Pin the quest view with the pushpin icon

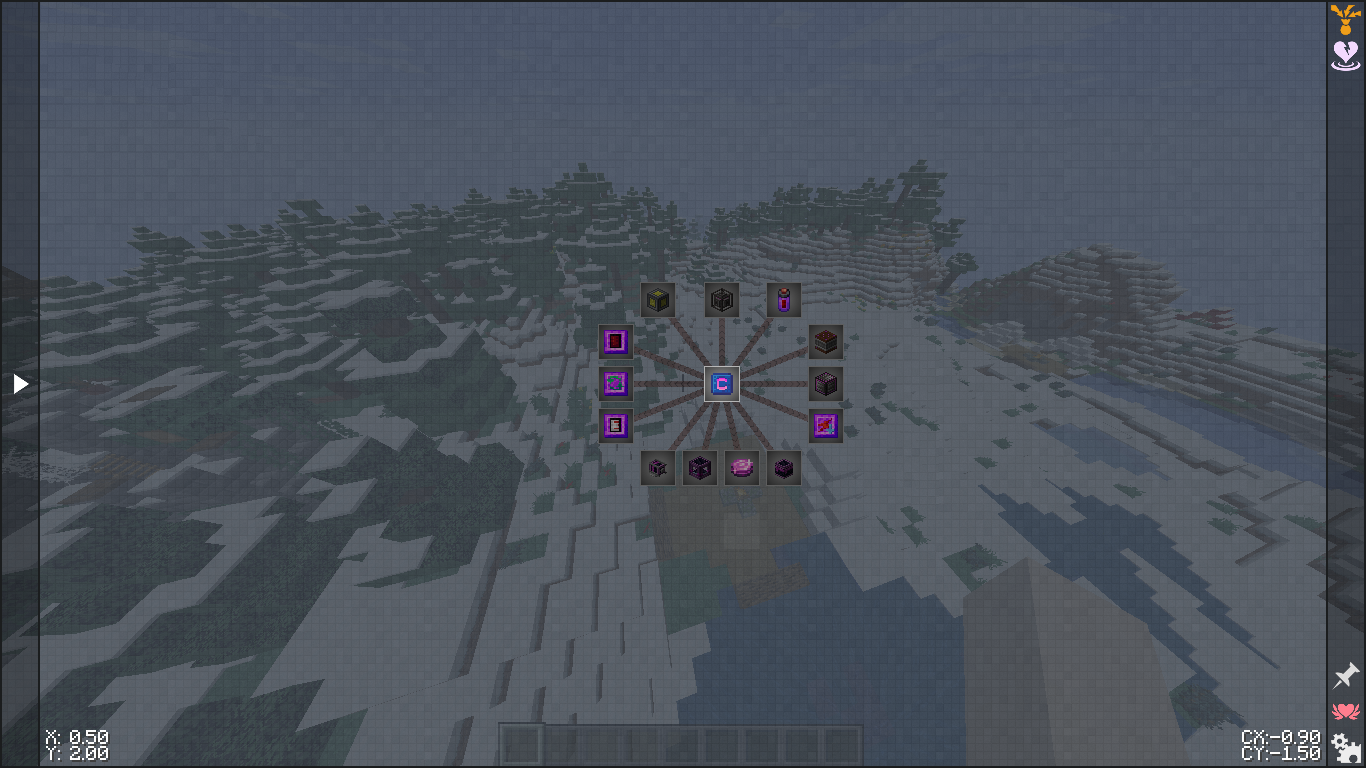click(x=1344, y=675)
